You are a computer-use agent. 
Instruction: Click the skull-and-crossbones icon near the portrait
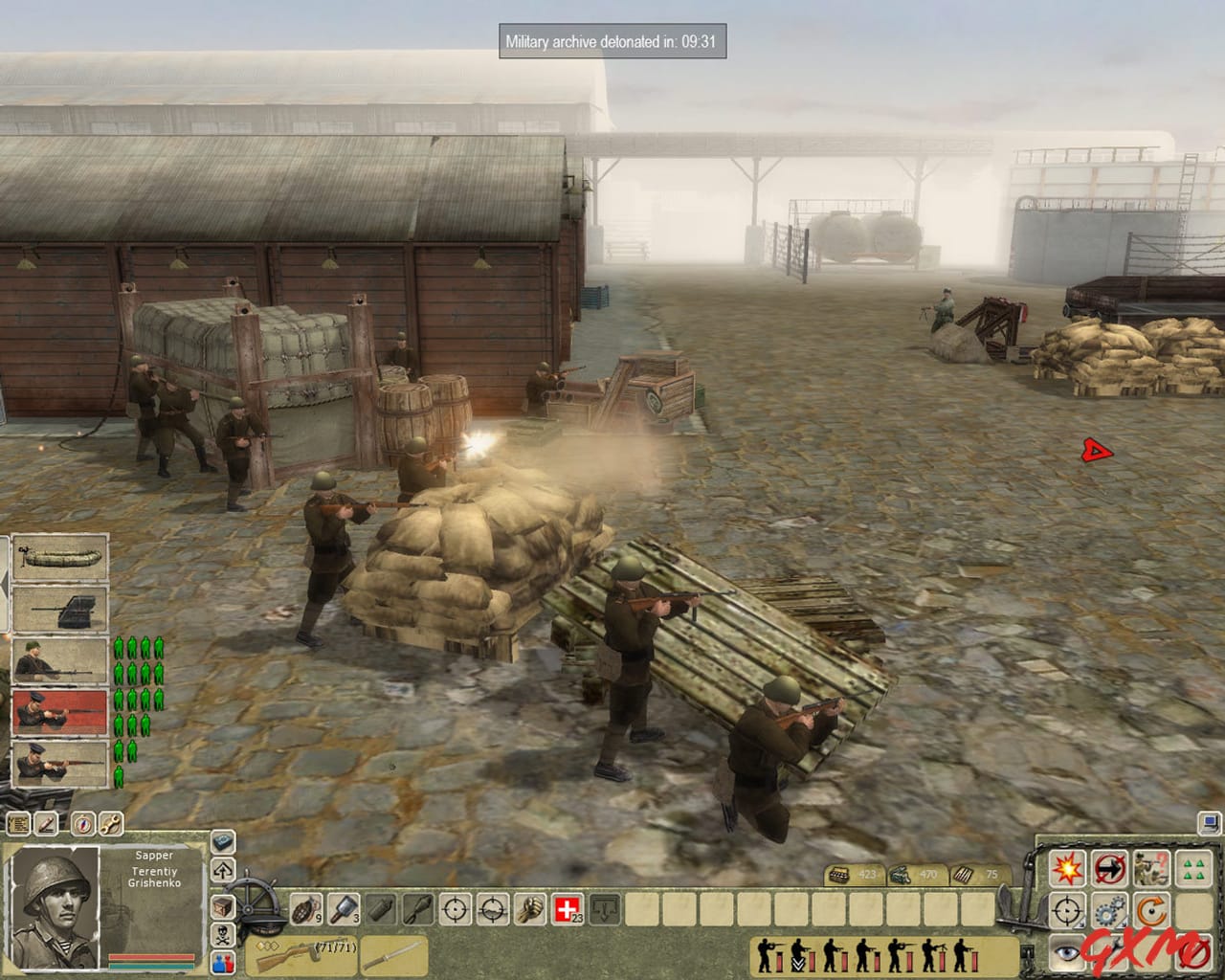click(222, 936)
